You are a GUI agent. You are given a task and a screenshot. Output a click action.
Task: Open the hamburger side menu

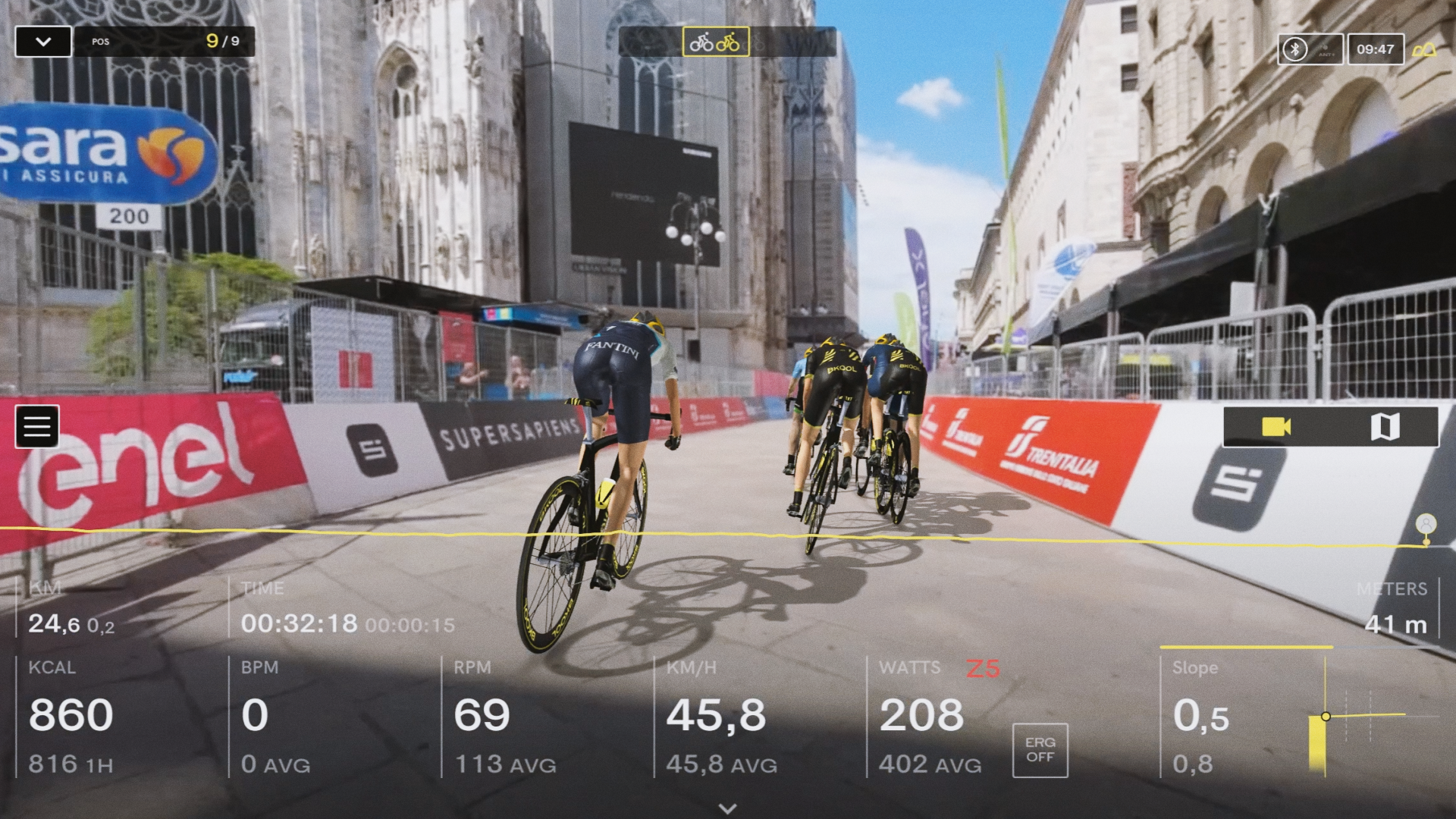click(36, 426)
